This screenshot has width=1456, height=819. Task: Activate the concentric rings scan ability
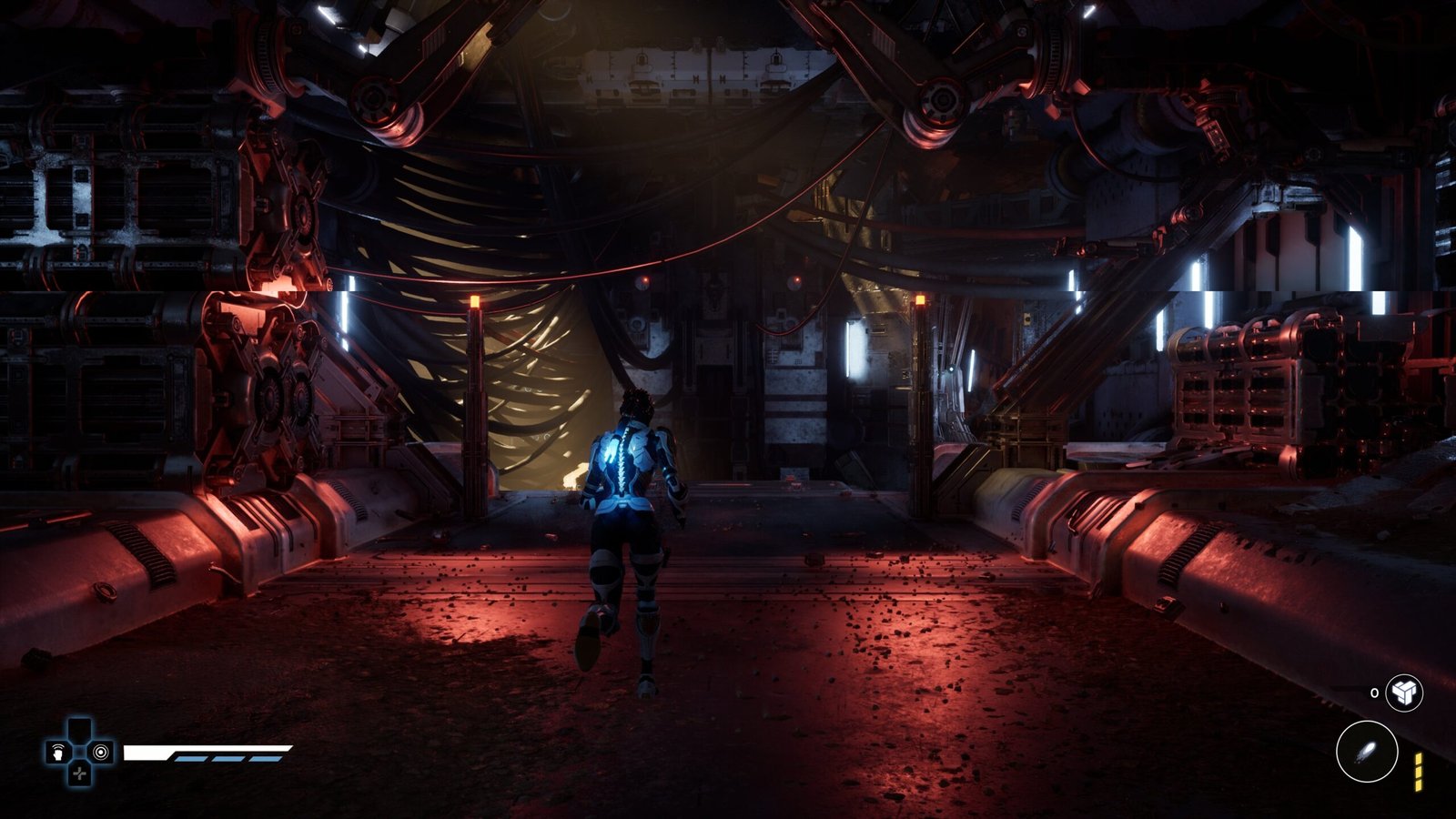tap(101, 753)
